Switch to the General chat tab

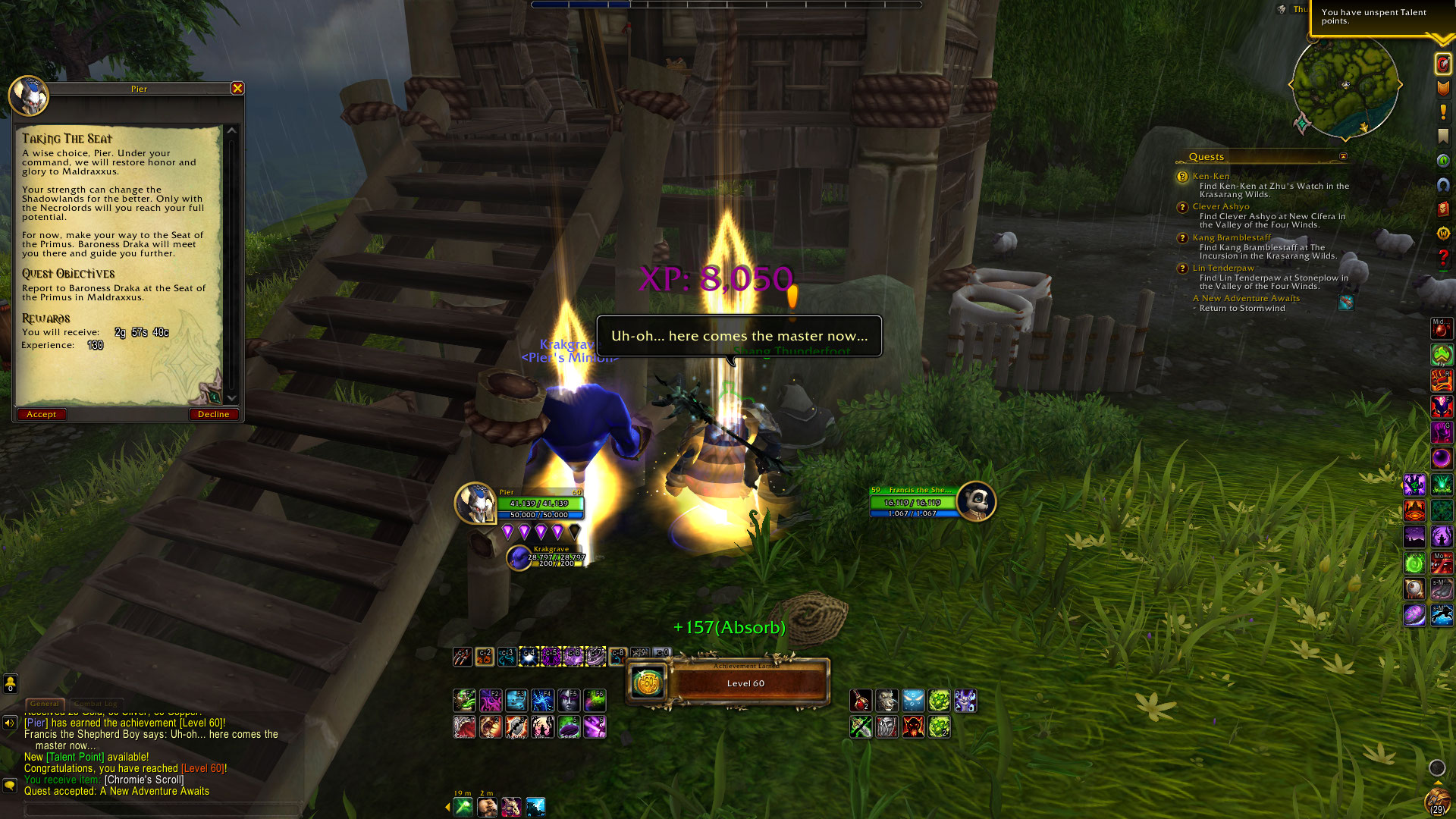coord(45,704)
